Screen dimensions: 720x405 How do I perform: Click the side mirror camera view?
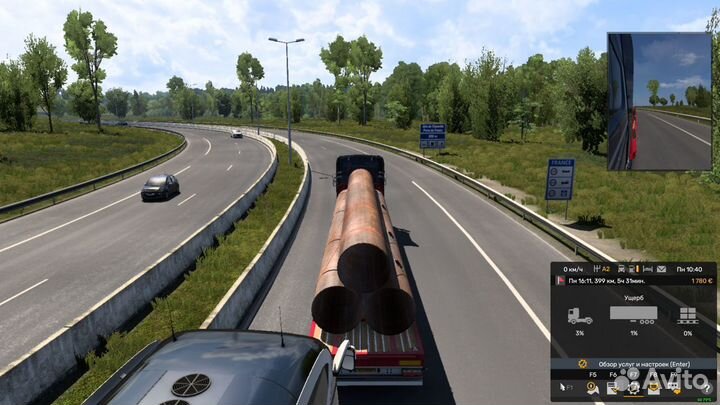(x=659, y=101)
